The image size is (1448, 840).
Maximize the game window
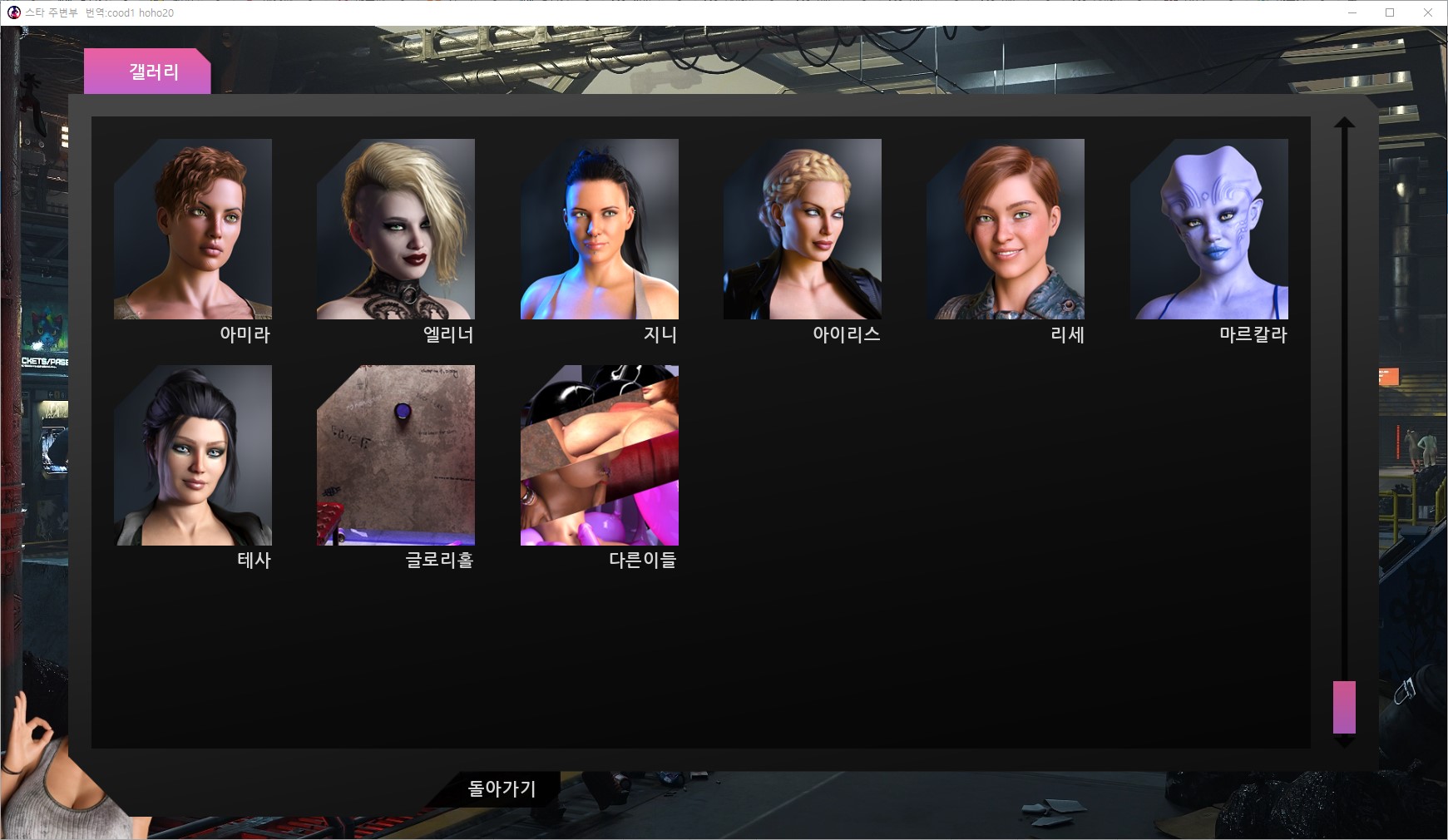pyautogui.click(x=1390, y=12)
